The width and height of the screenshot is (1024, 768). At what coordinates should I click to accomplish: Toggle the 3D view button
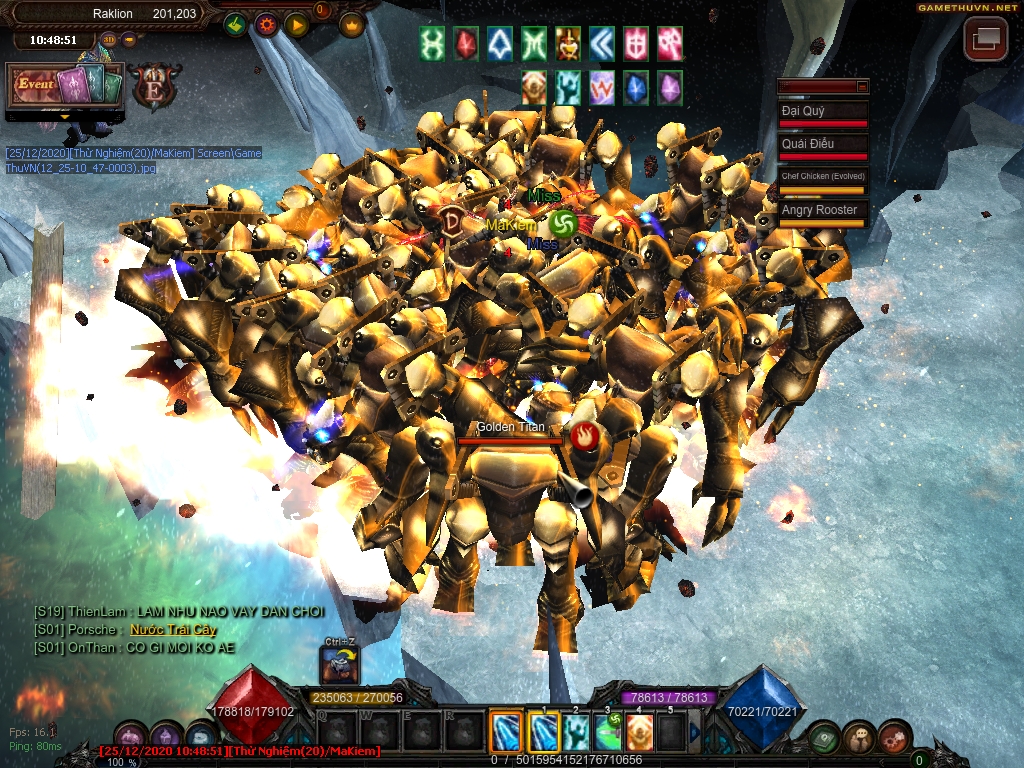(x=109, y=40)
